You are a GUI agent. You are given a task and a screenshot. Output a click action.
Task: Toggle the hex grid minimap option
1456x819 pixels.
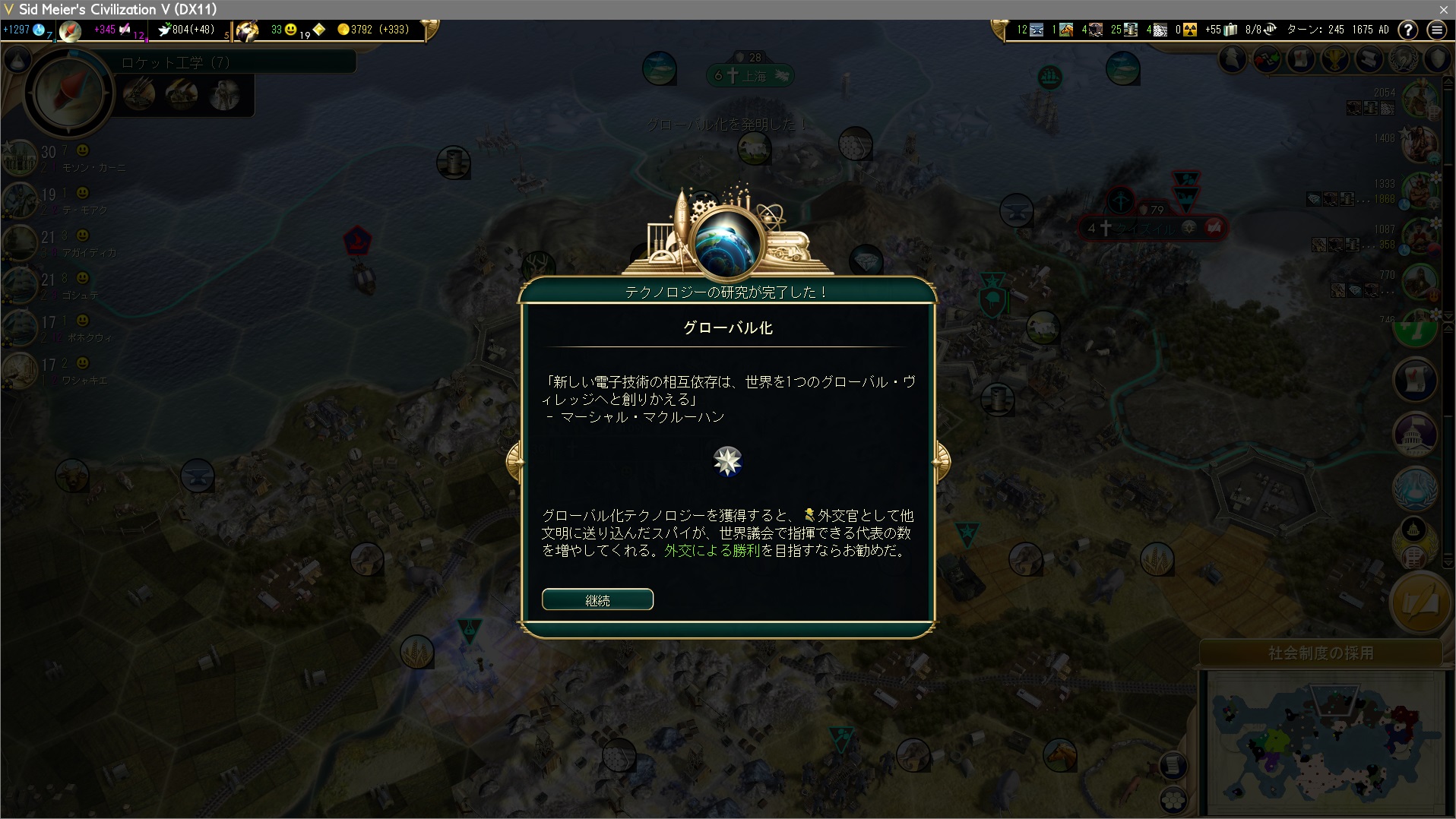tap(1173, 800)
